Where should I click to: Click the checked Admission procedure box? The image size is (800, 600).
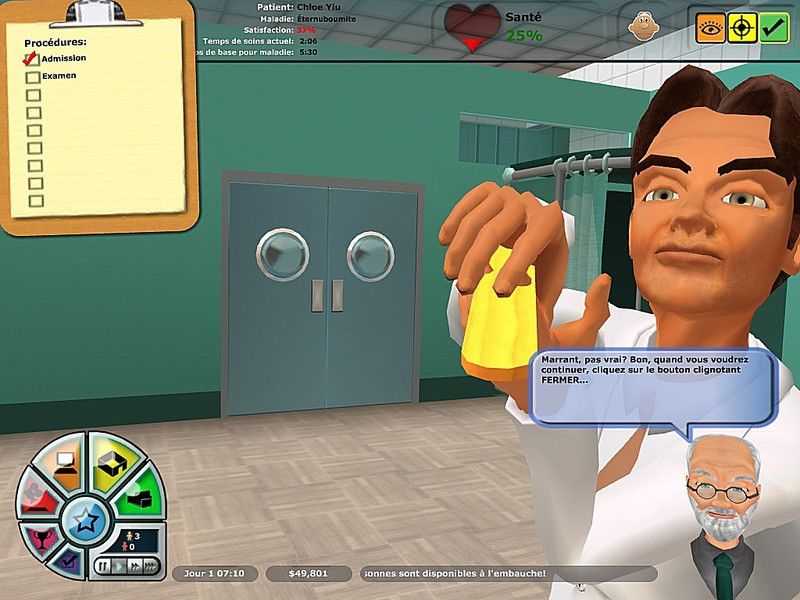[x=32, y=59]
